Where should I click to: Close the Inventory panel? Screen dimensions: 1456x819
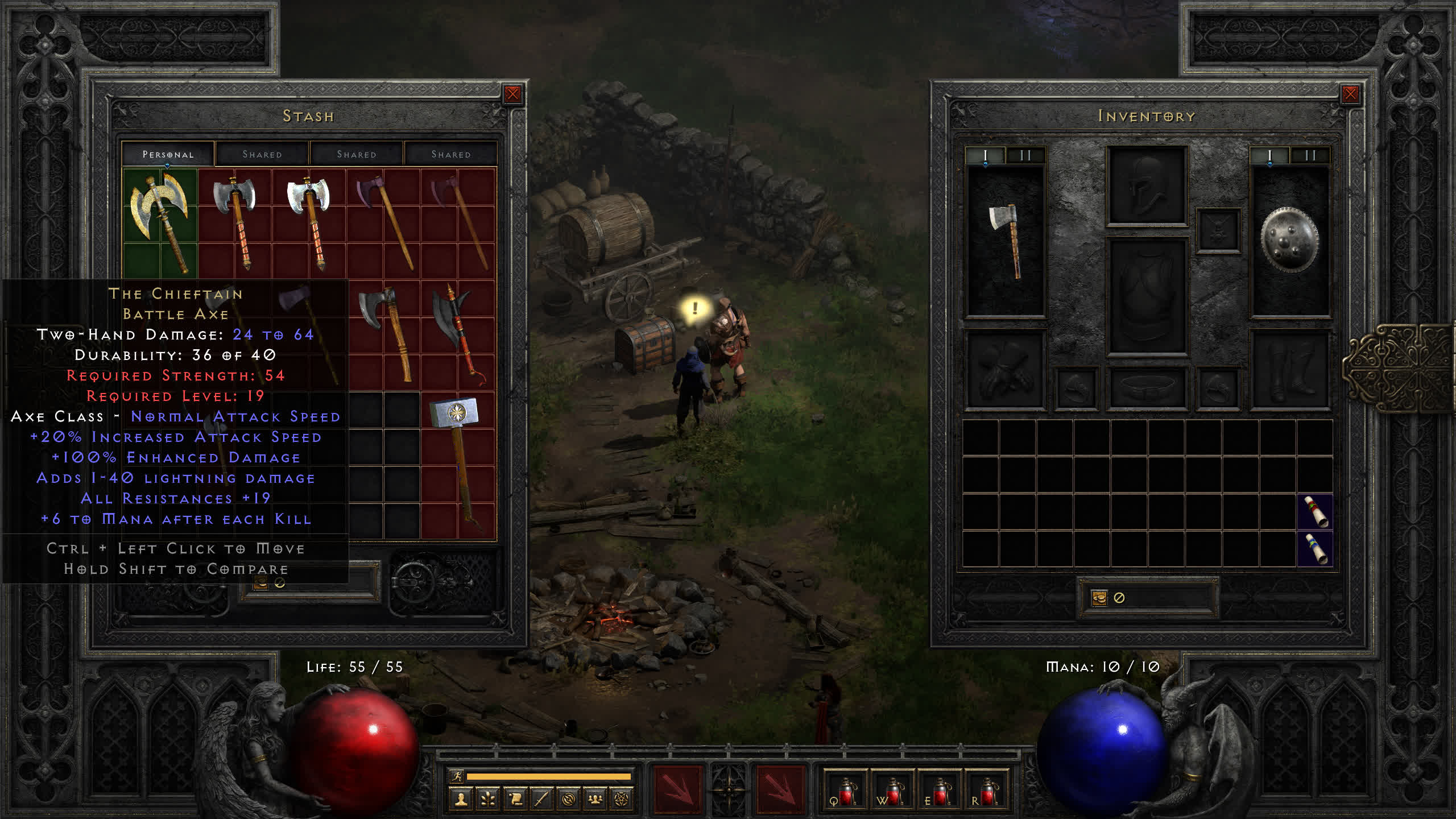point(1350,94)
